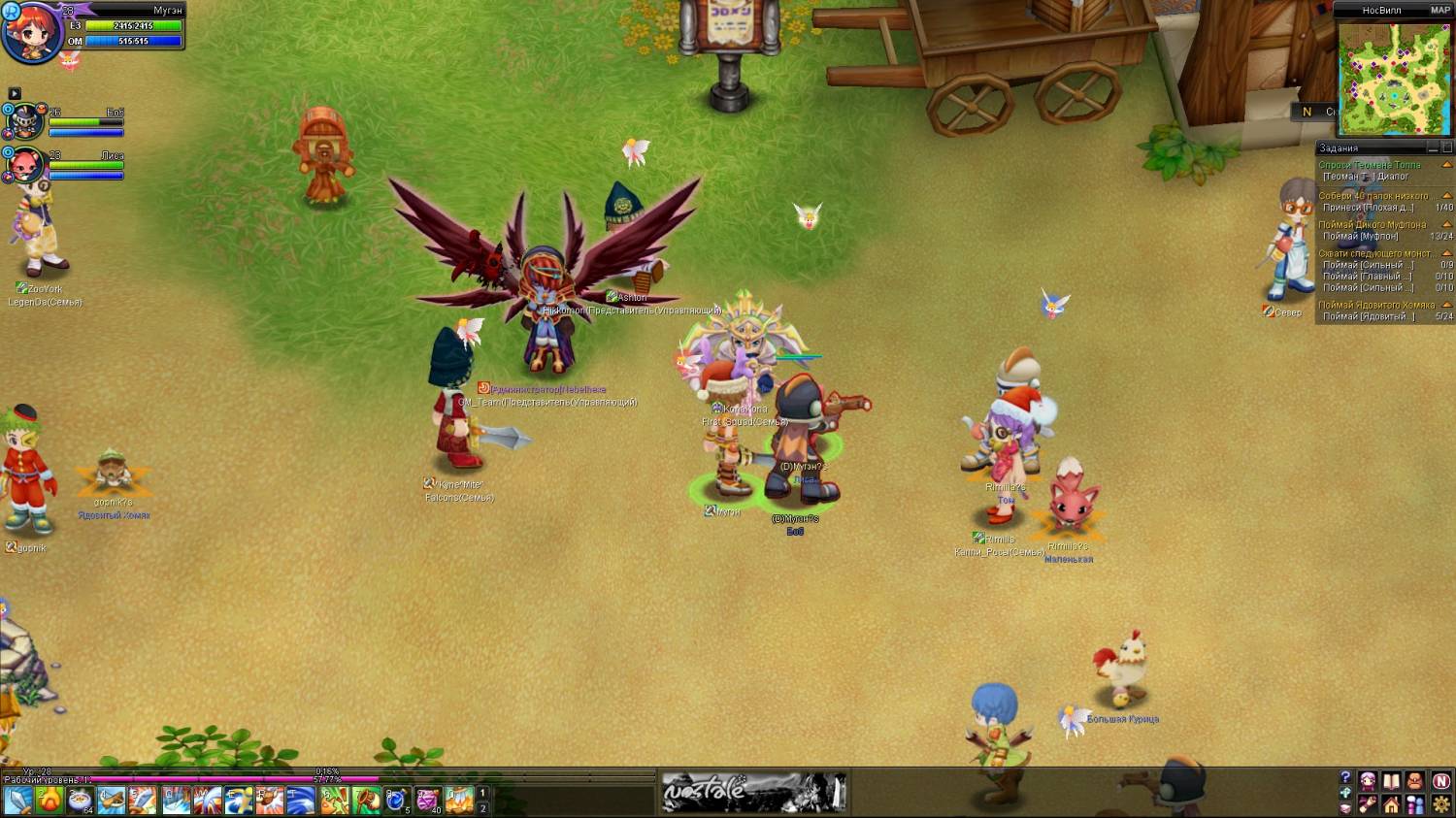The height and width of the screenshot is (818, 1456).
Task: Collapse the Теоман Топп quest entry
Action: coord(1447,165)
